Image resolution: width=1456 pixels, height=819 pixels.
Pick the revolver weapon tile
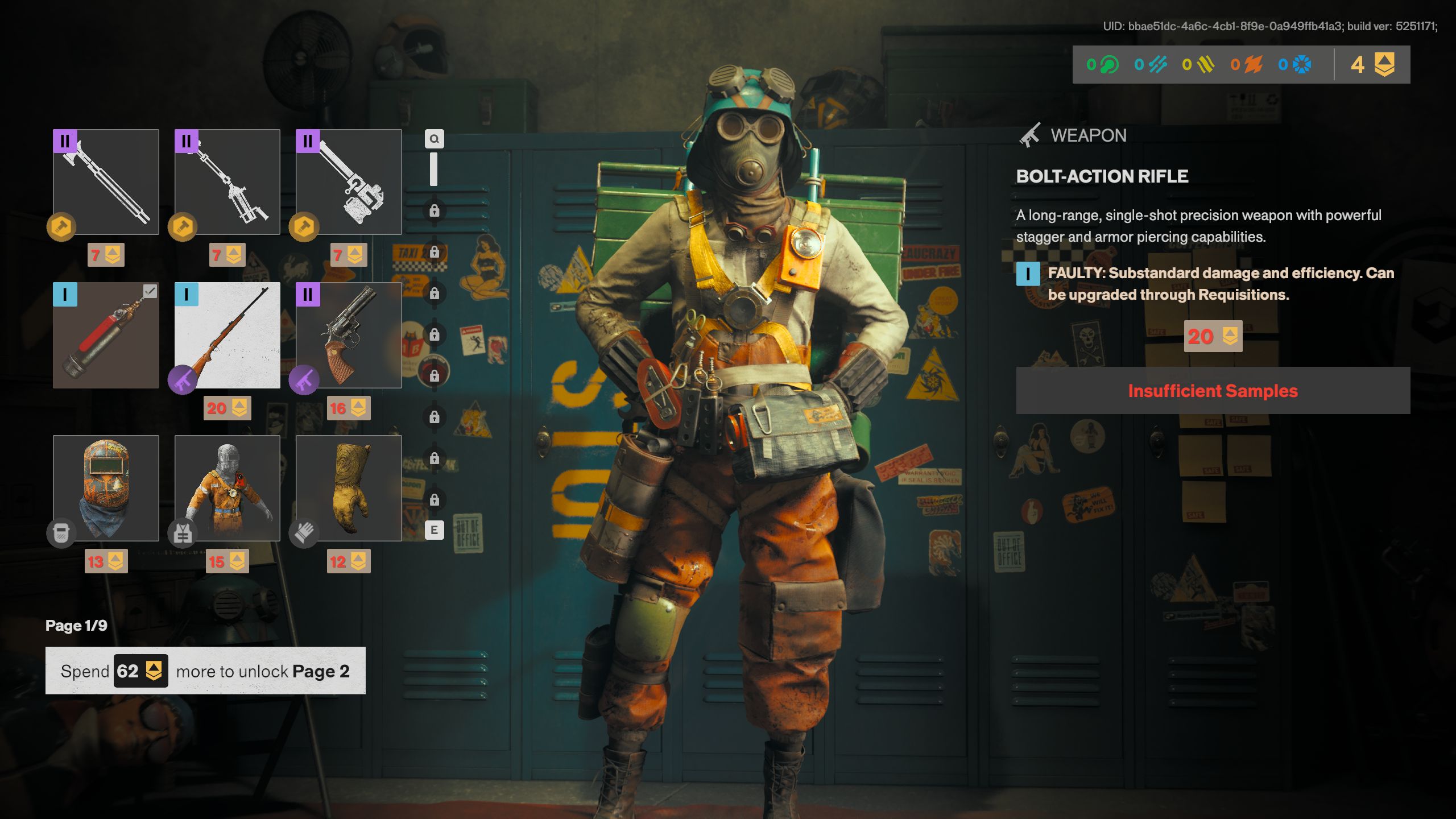[x=349, y=335]
